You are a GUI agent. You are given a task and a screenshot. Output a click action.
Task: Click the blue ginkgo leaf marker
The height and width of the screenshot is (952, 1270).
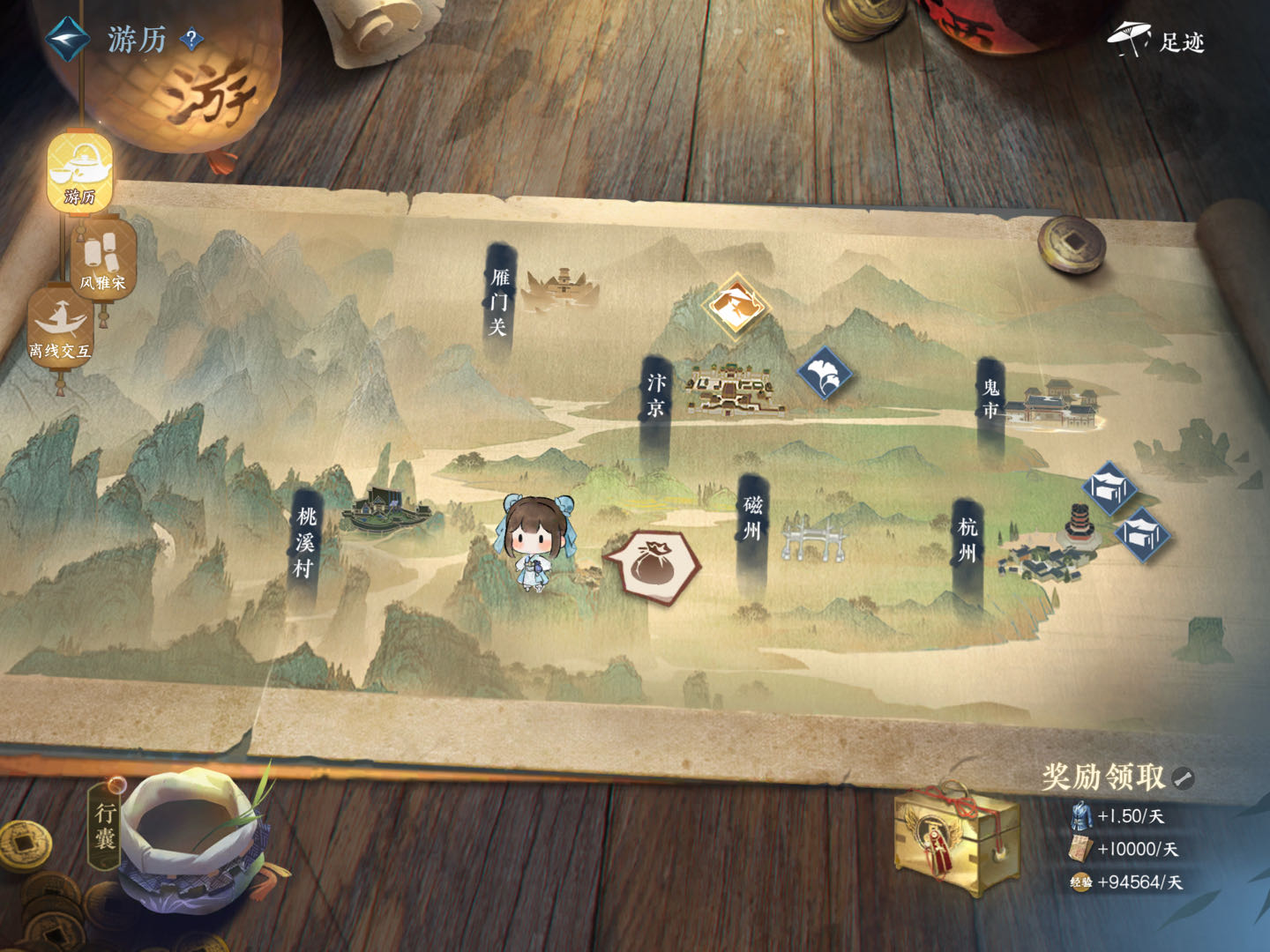824,372
